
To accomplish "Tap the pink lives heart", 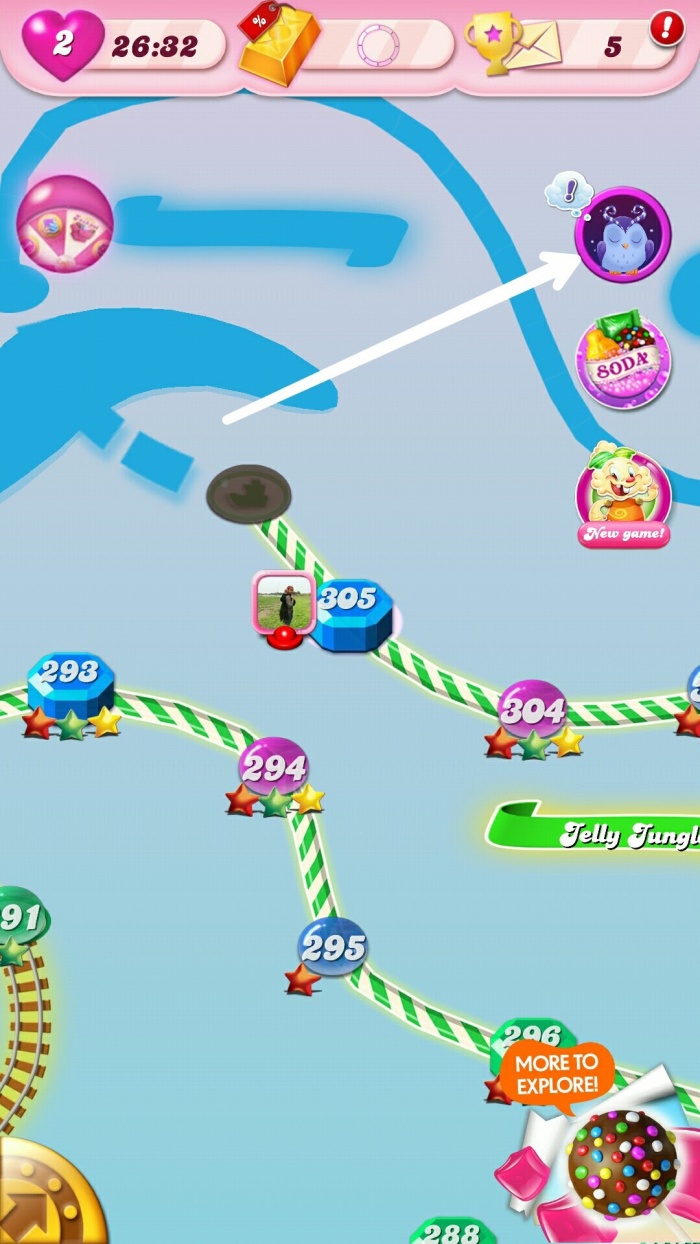I will click(62, 45).
